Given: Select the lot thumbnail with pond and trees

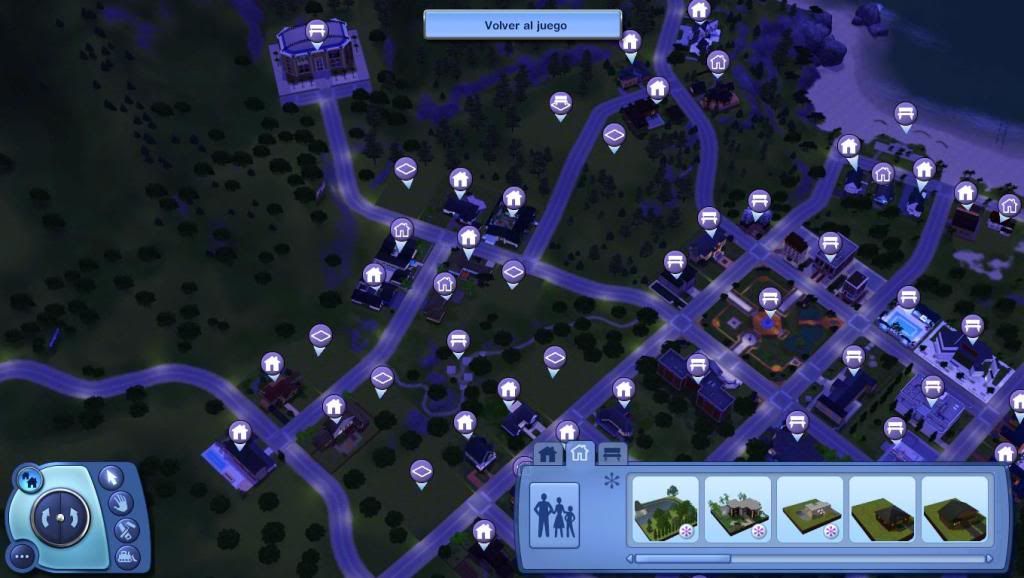Looking at the screenshot, I should point(665,509).
